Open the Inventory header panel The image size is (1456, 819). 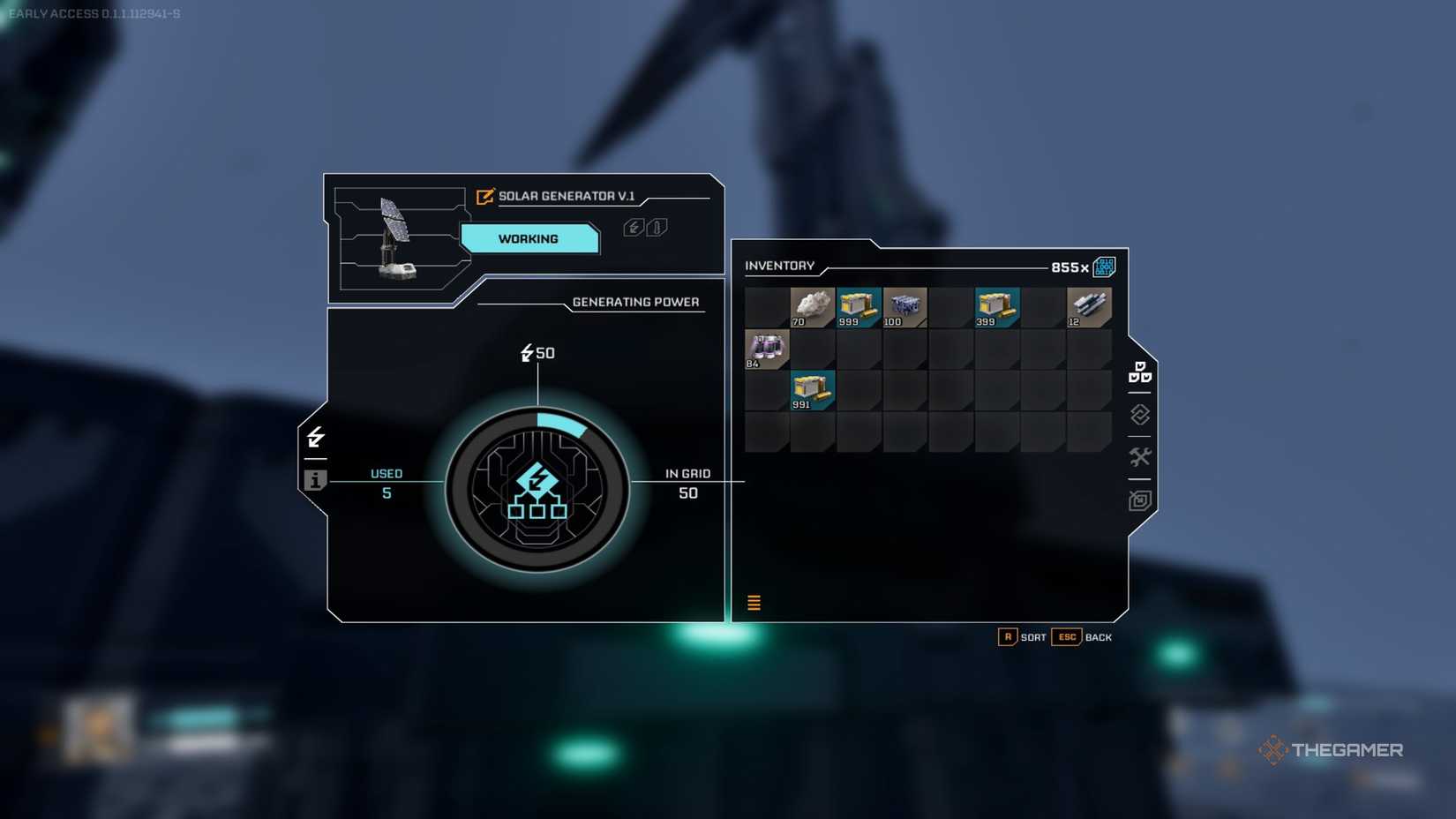pyautogui.click(x=780, y=266)
